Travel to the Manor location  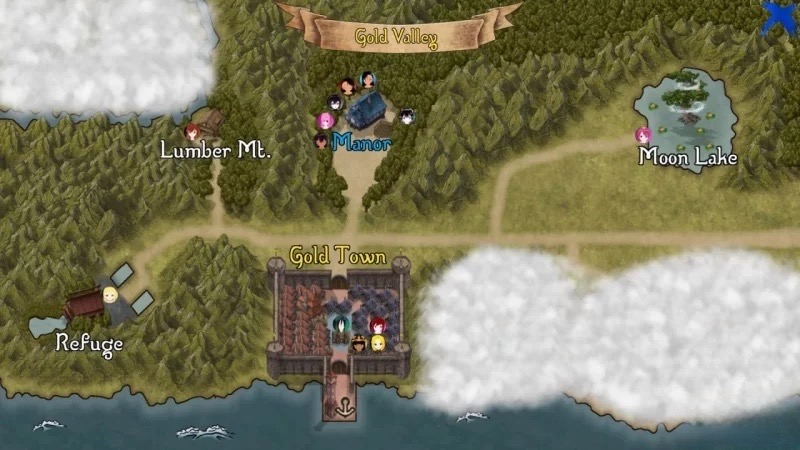pyautogui.click(x=362, y=141)
